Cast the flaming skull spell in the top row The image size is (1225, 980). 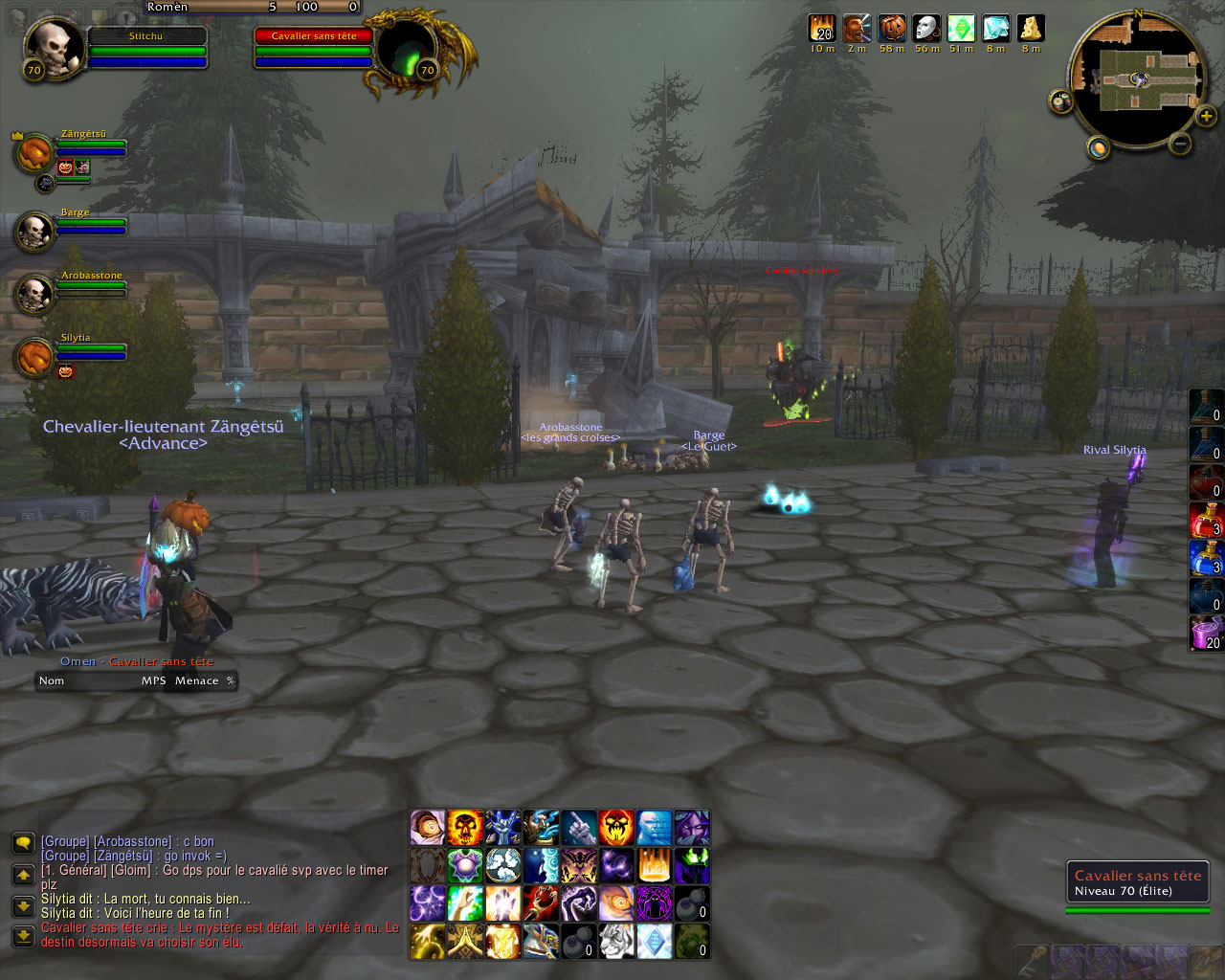[x=465, y=828]
